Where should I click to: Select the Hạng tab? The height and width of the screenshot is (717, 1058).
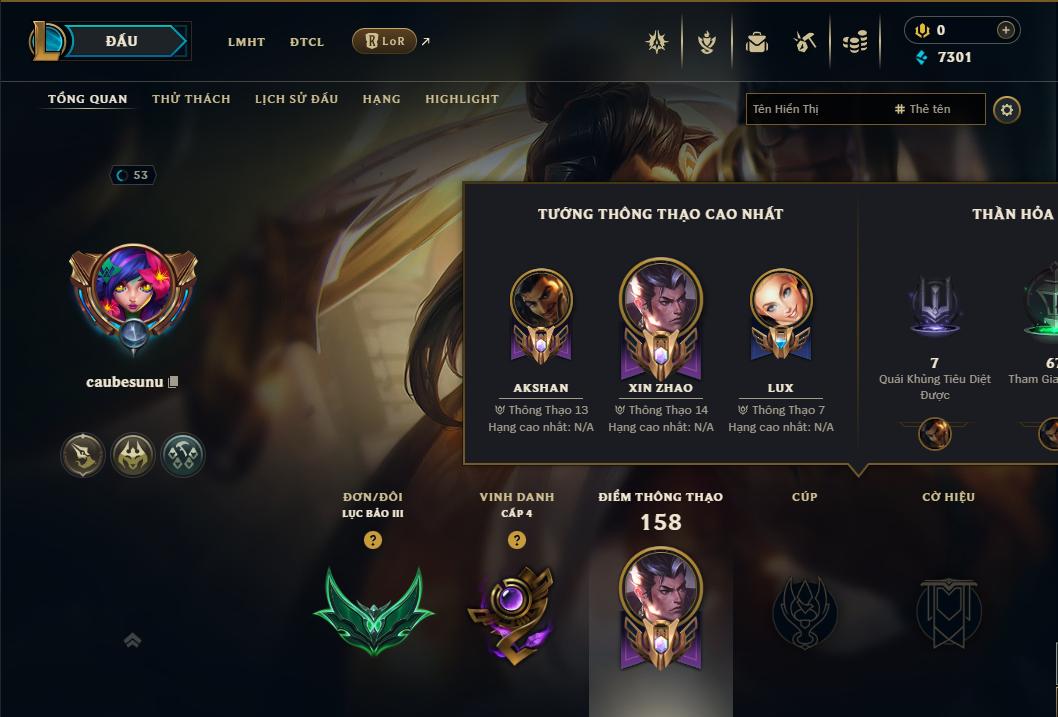(x=381, y=99)
